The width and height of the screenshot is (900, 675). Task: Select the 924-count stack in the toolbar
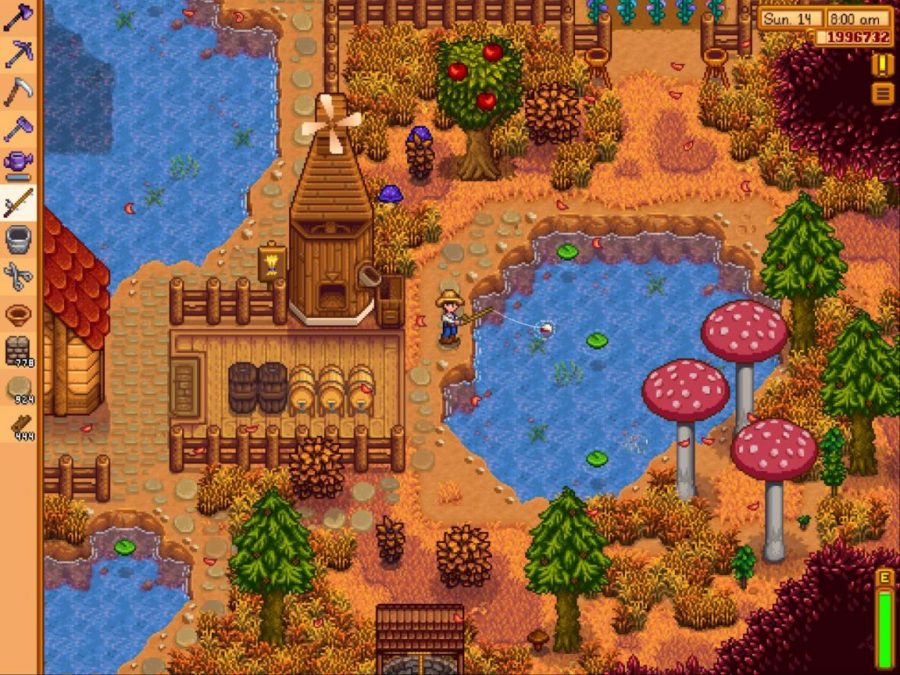[x=19, y=390]
